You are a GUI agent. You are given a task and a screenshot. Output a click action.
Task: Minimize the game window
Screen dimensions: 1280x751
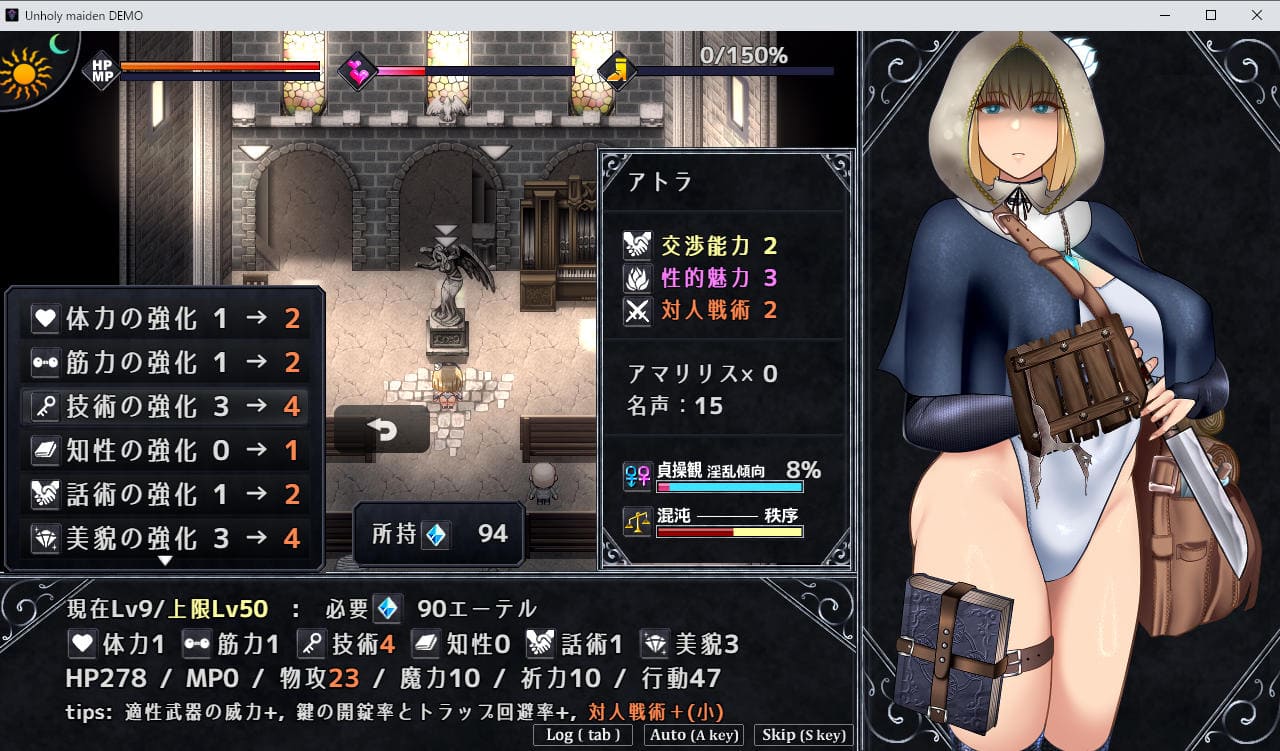[1165, 15]
